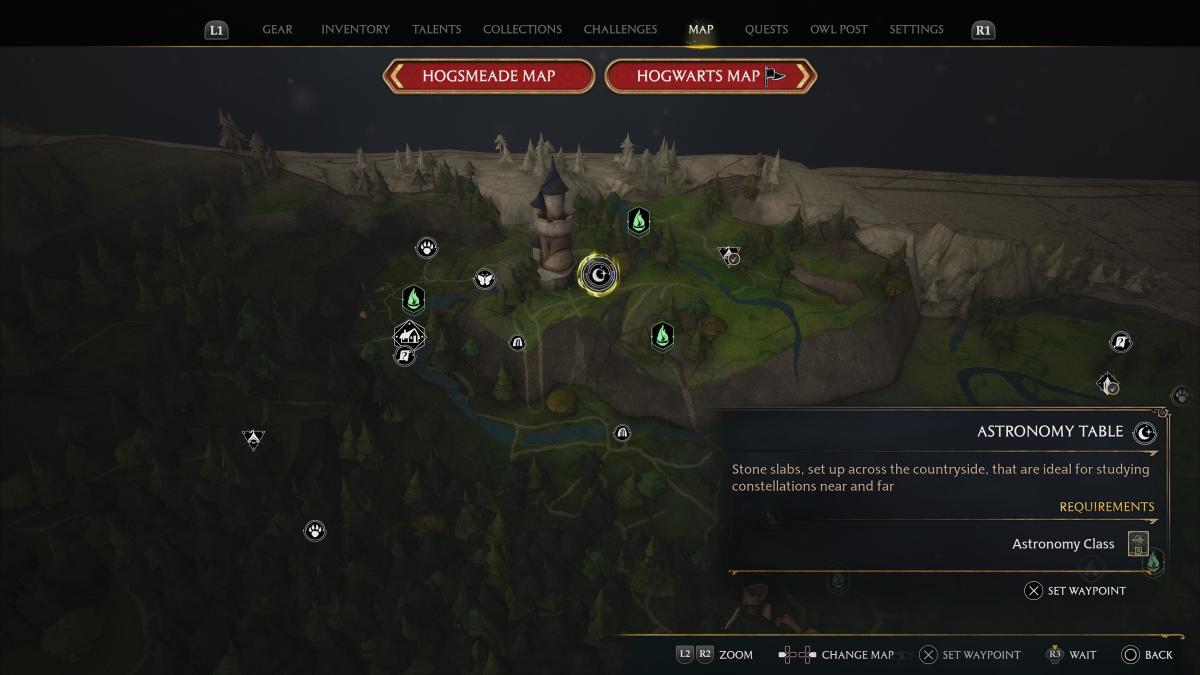Image resolution: width=1200 pixels, height=675 pixels.
Task: Open the Talents tab
Action: (436, 29)
